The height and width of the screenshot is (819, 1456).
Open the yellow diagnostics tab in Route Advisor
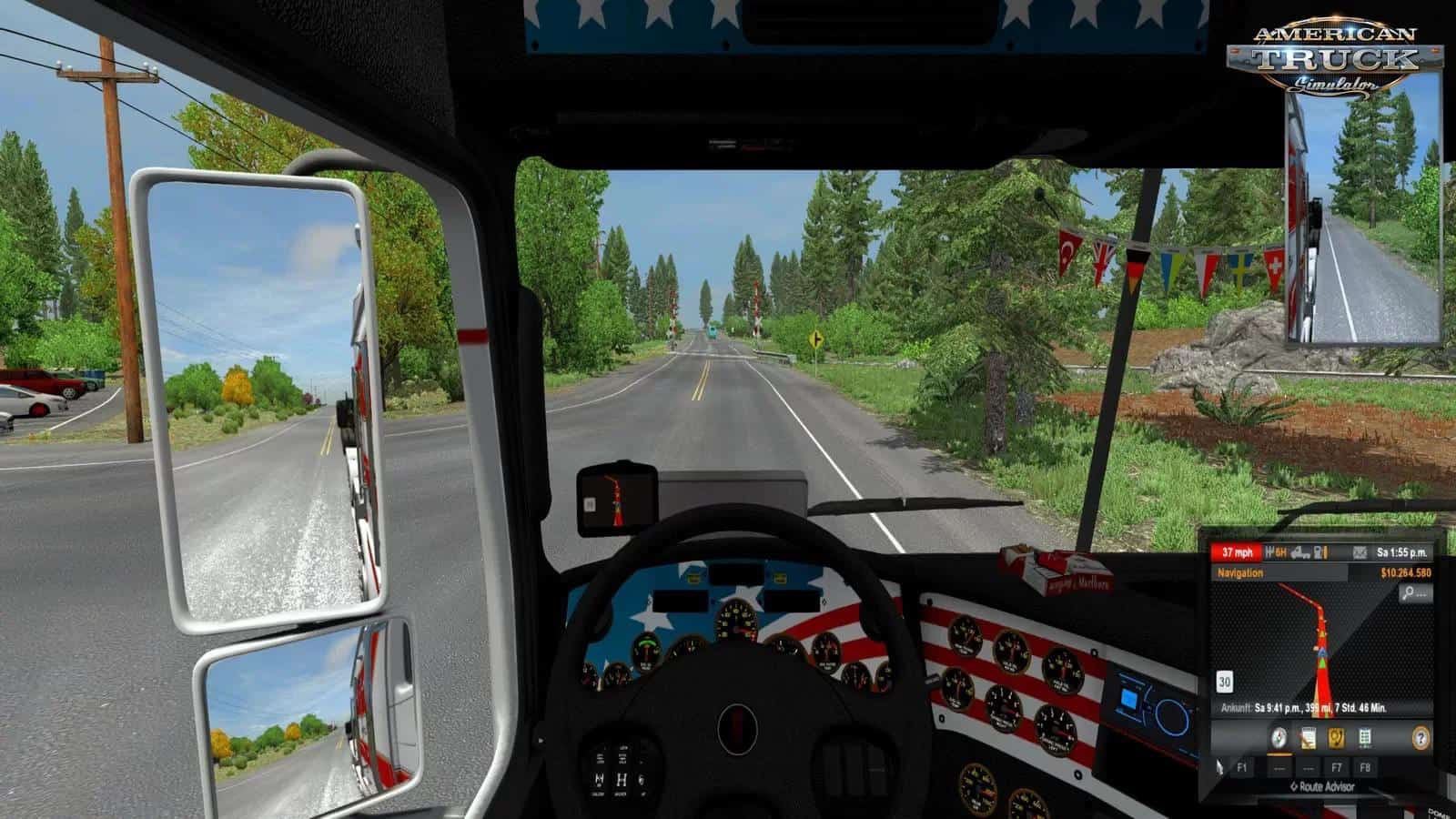click(1336, 737)
